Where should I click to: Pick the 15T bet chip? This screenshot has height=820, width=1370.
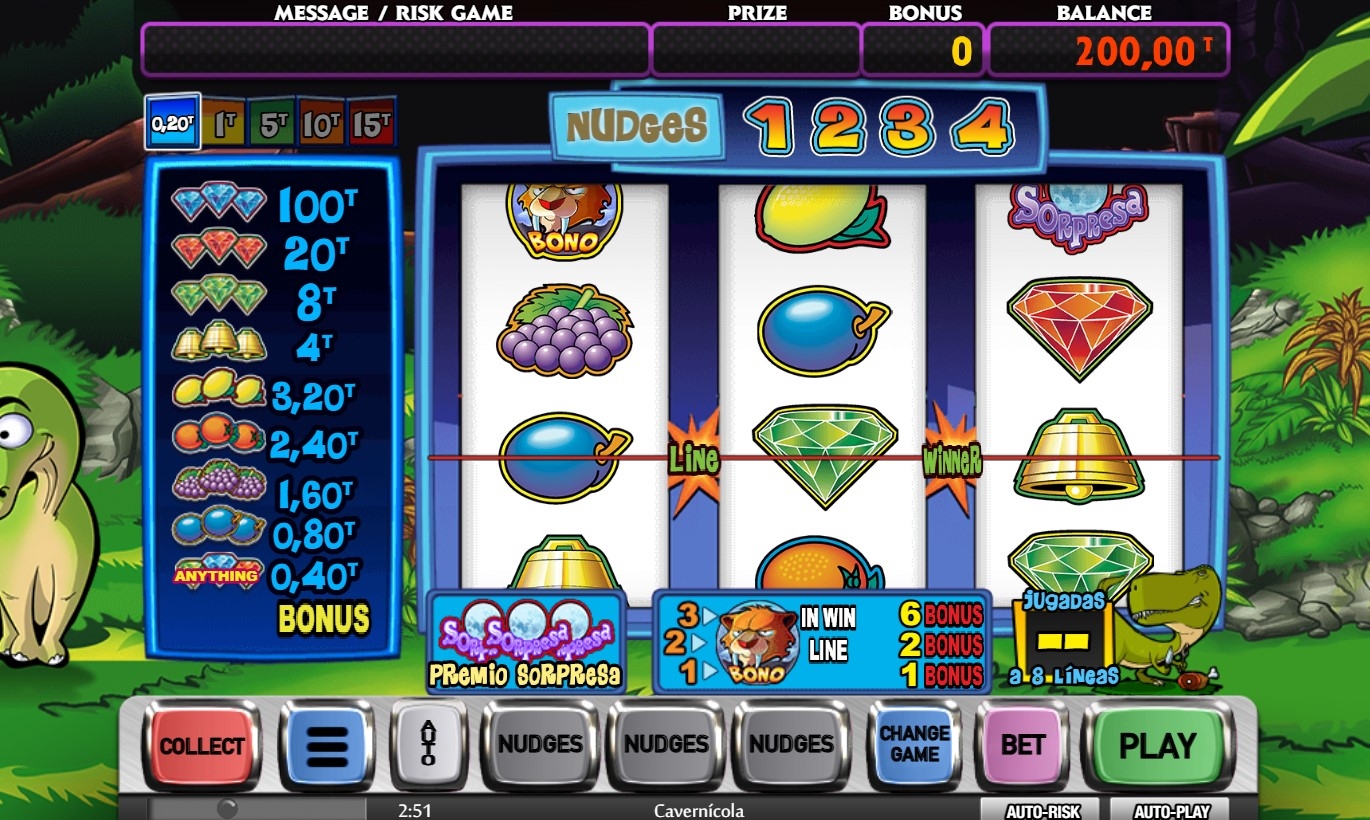tap(371, 123)
